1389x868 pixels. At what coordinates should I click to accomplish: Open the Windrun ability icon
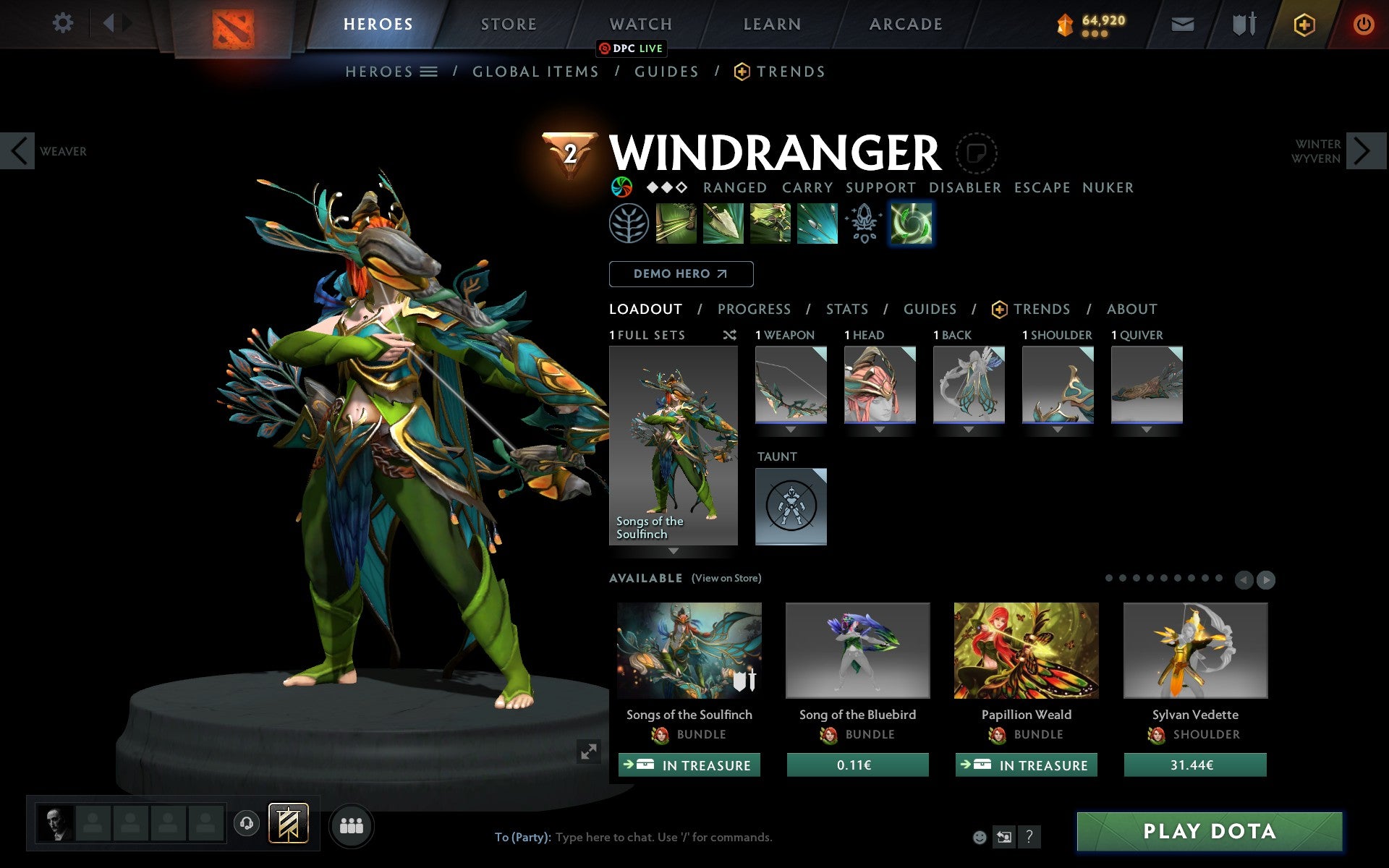[768, 223]
